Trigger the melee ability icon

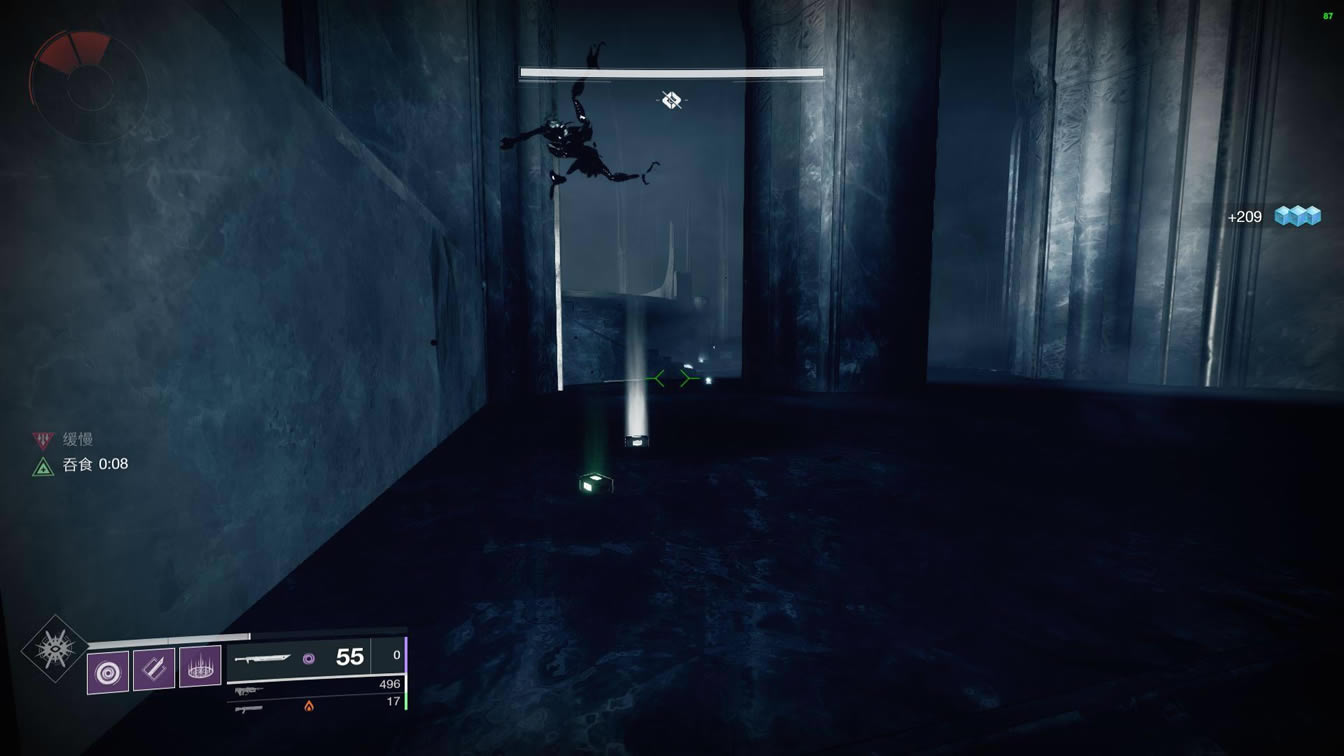(154, 669)
